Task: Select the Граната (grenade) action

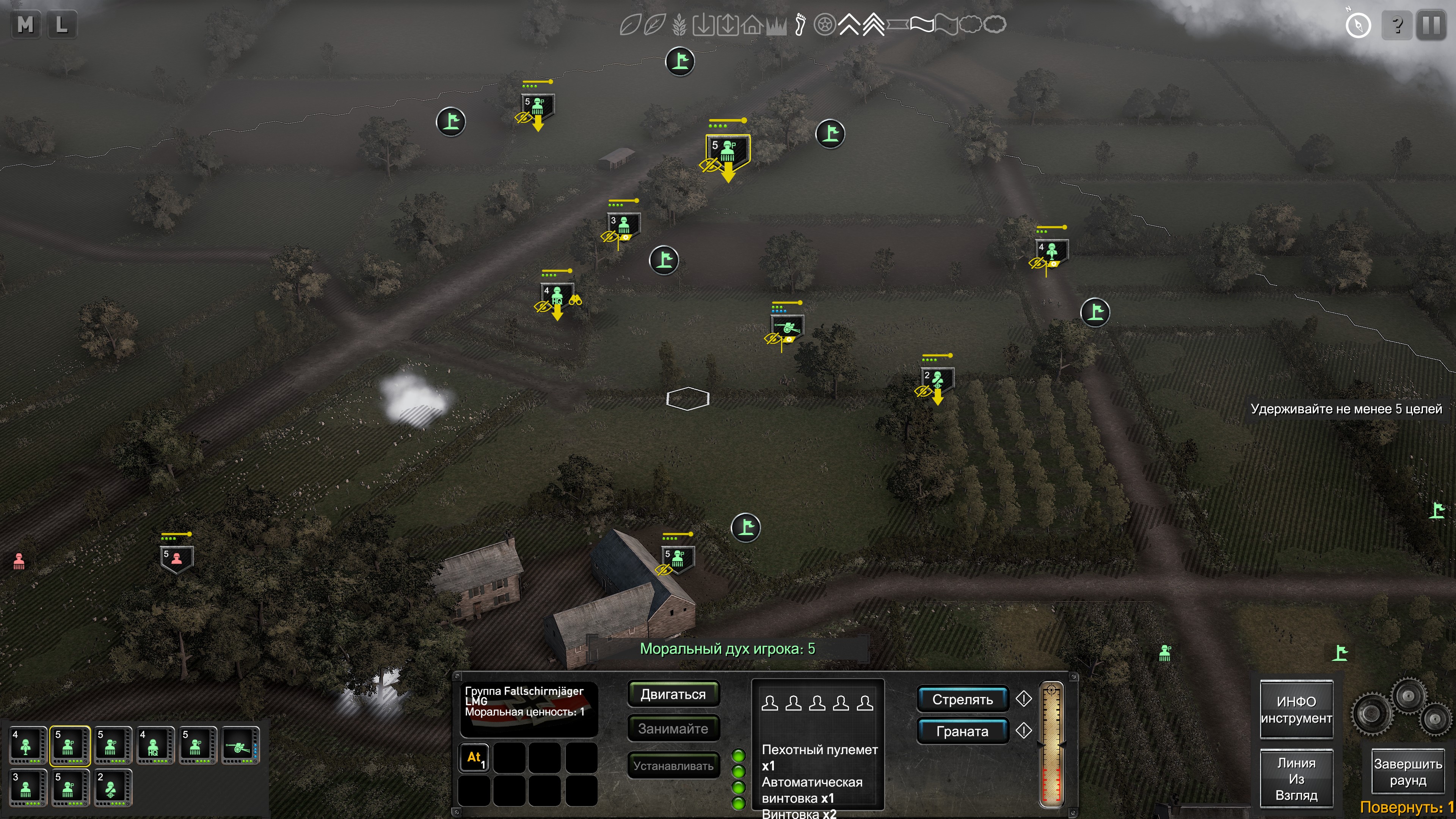Action: click(x=962, y=731)
